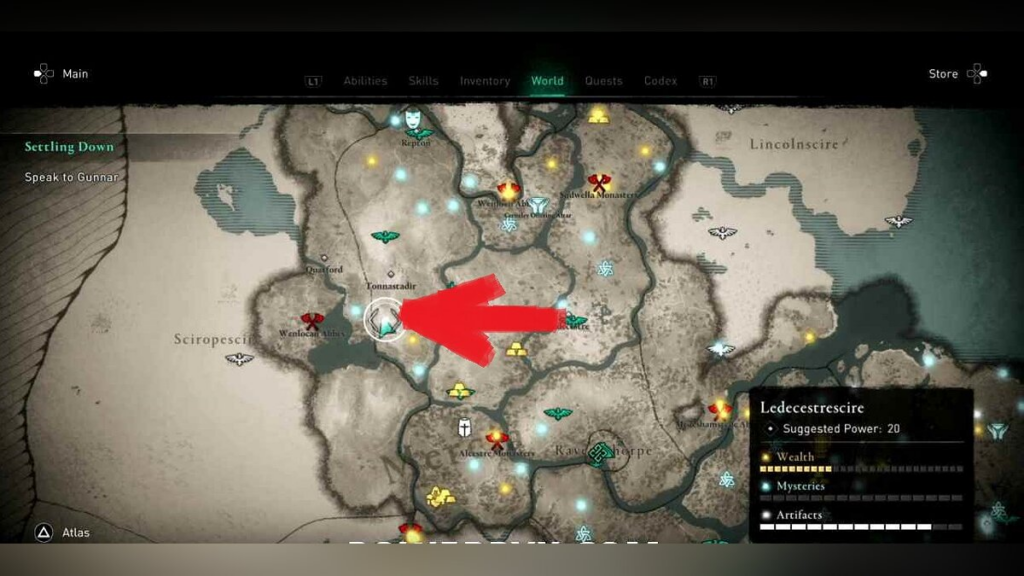This screenshot has height=576, width=1024.
Task: Open the Skills tab
Action: 423,81
